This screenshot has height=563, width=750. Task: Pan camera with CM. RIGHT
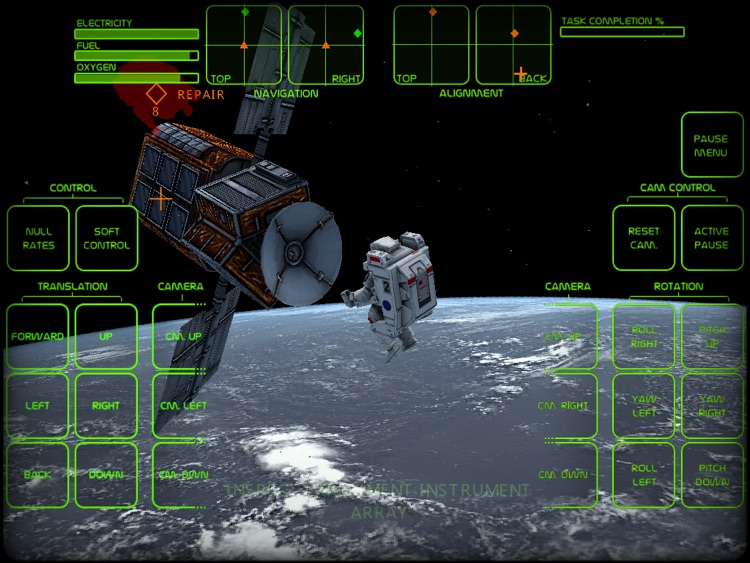(x=566, y=406)
